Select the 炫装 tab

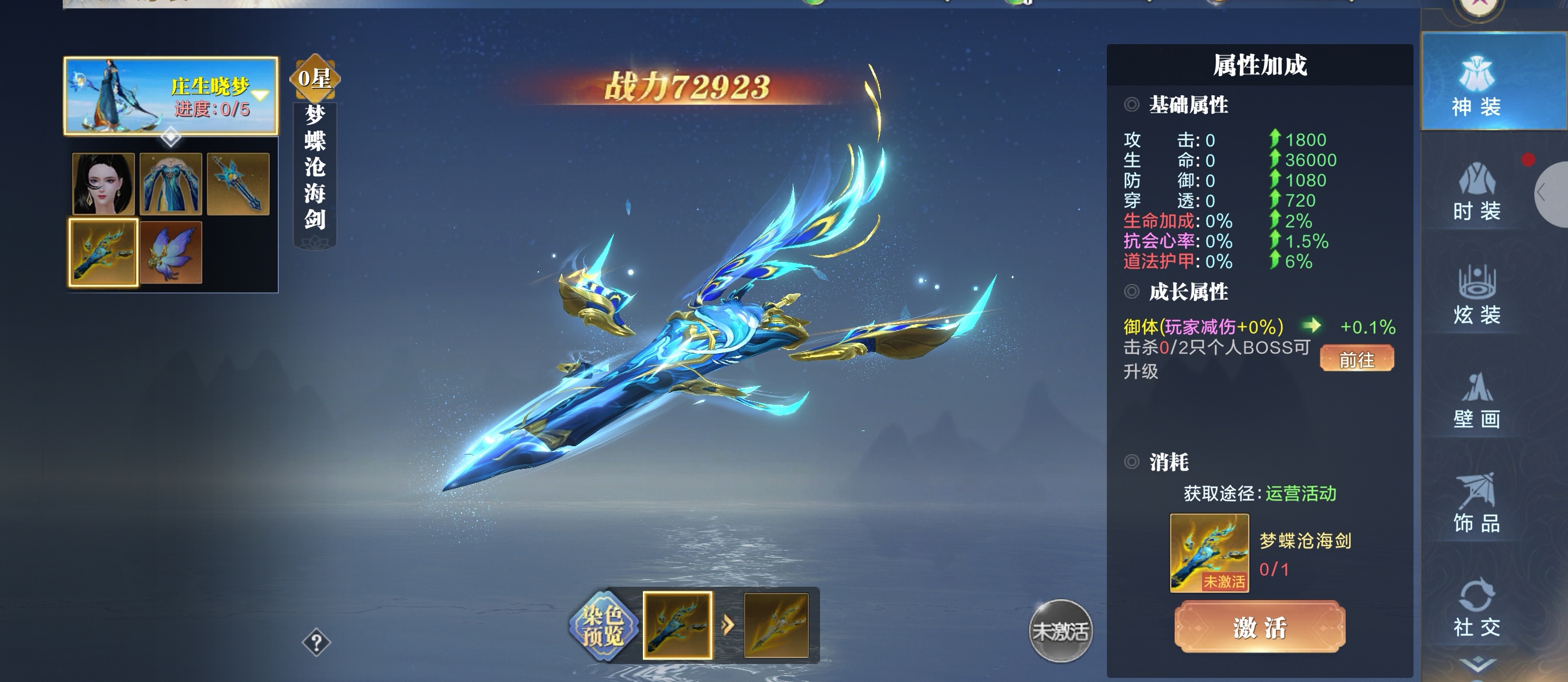click(1476, 296)
